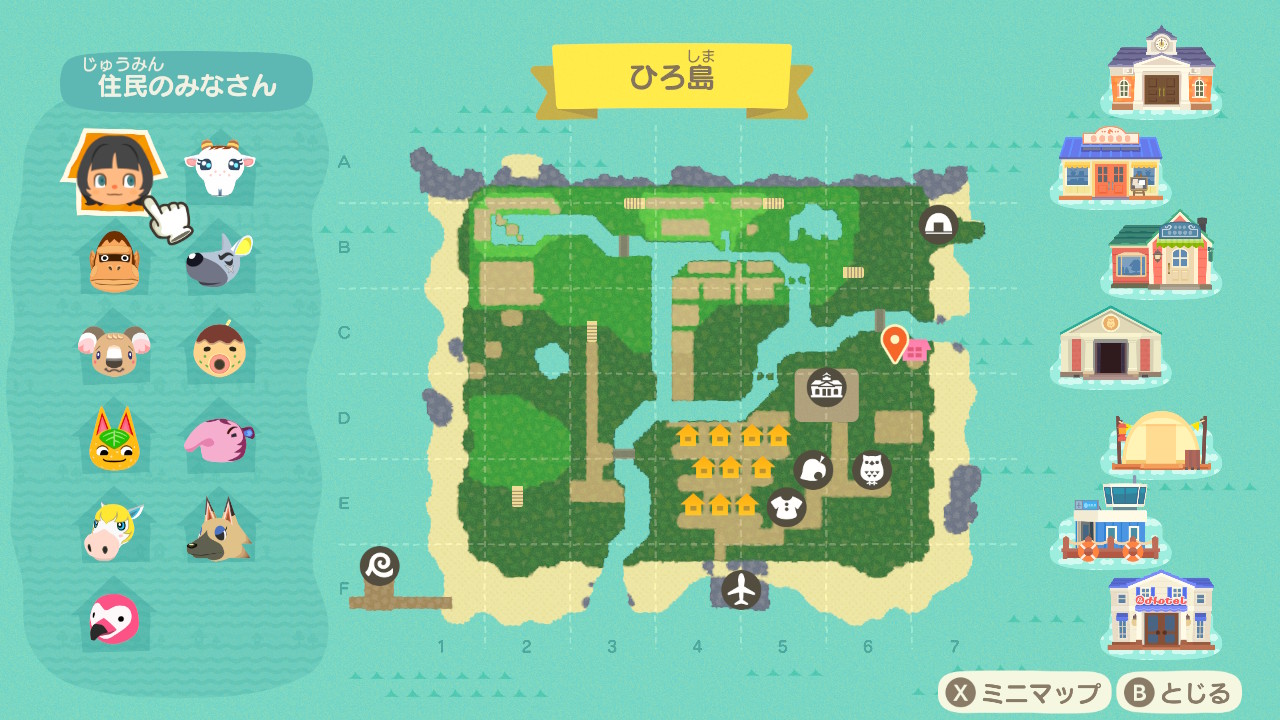Viewport: 1280px width, 720px height.
Task: Click the owl museum marker on map
Action: [871, 469]
